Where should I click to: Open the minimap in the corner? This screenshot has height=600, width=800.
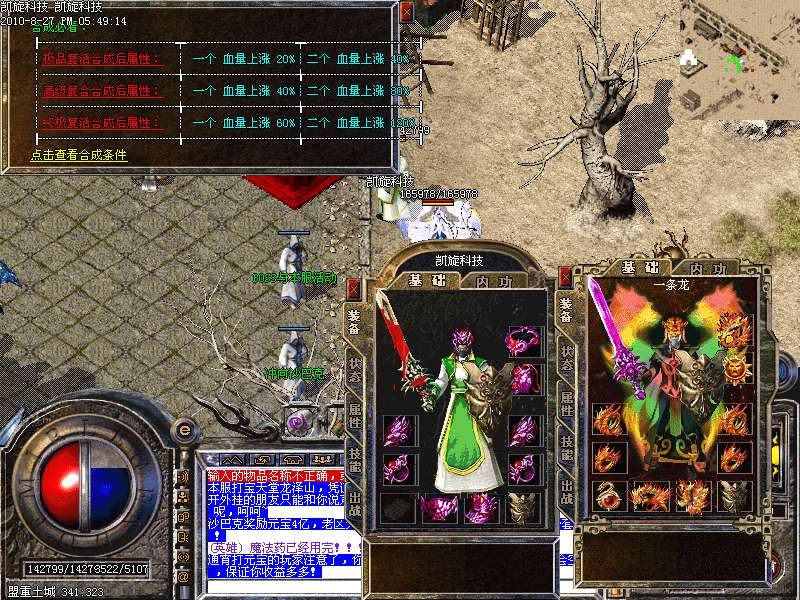click(x=738, y=55)
